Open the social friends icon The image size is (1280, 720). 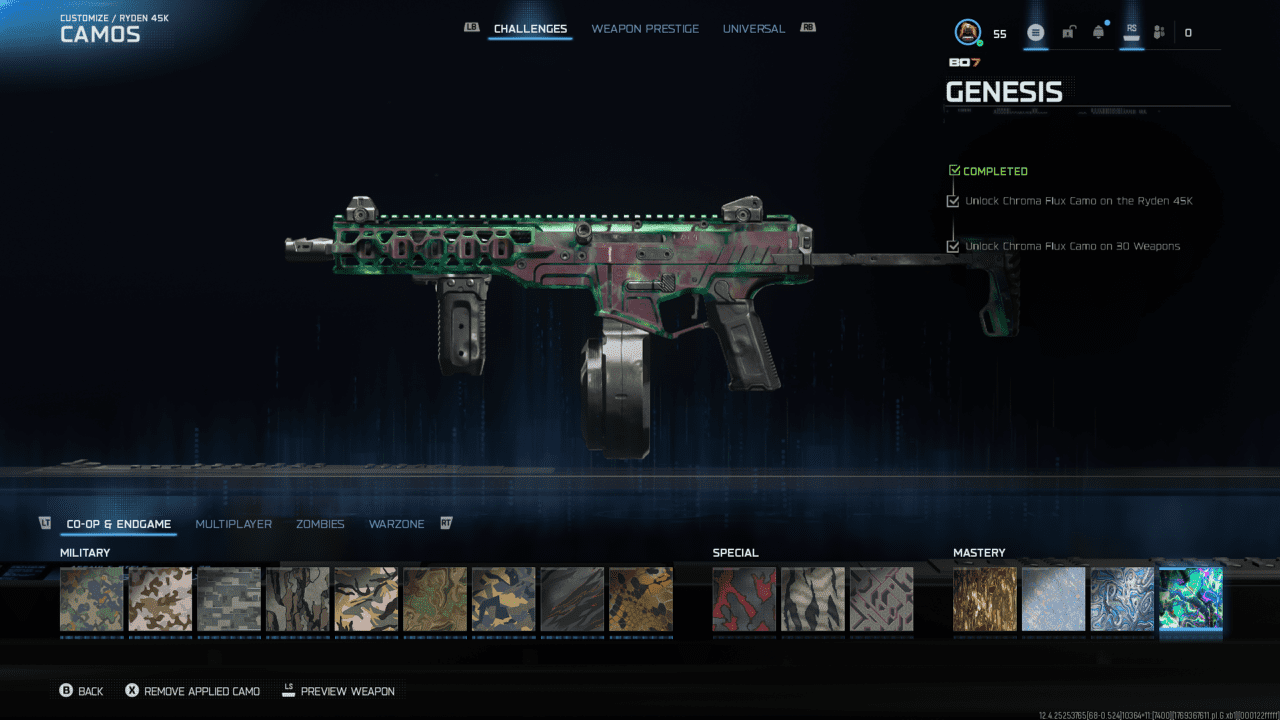[1159, 33]
